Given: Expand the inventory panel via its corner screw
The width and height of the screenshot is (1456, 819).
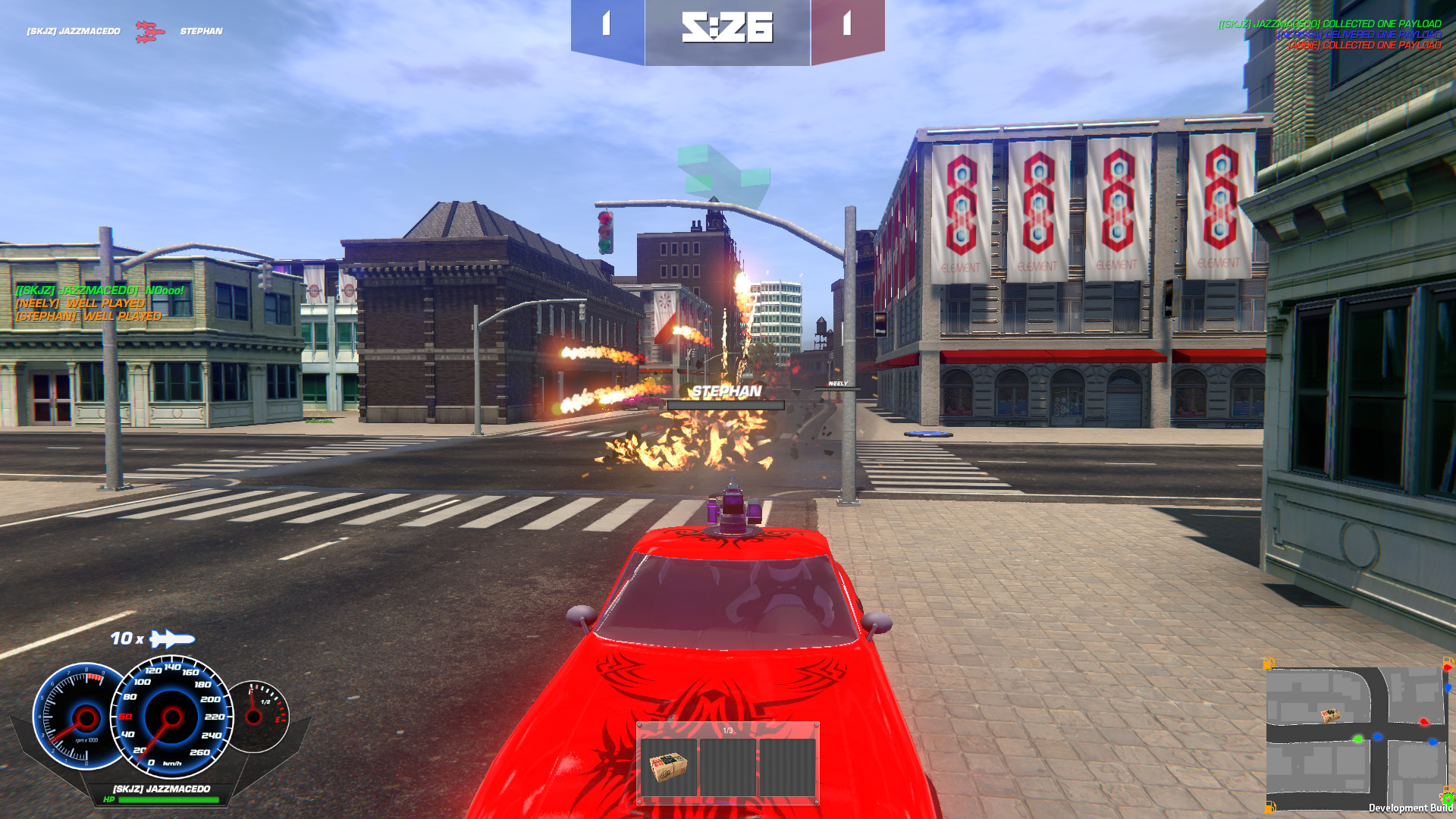Looking at the screenshot, I should (x=641, y=726).
